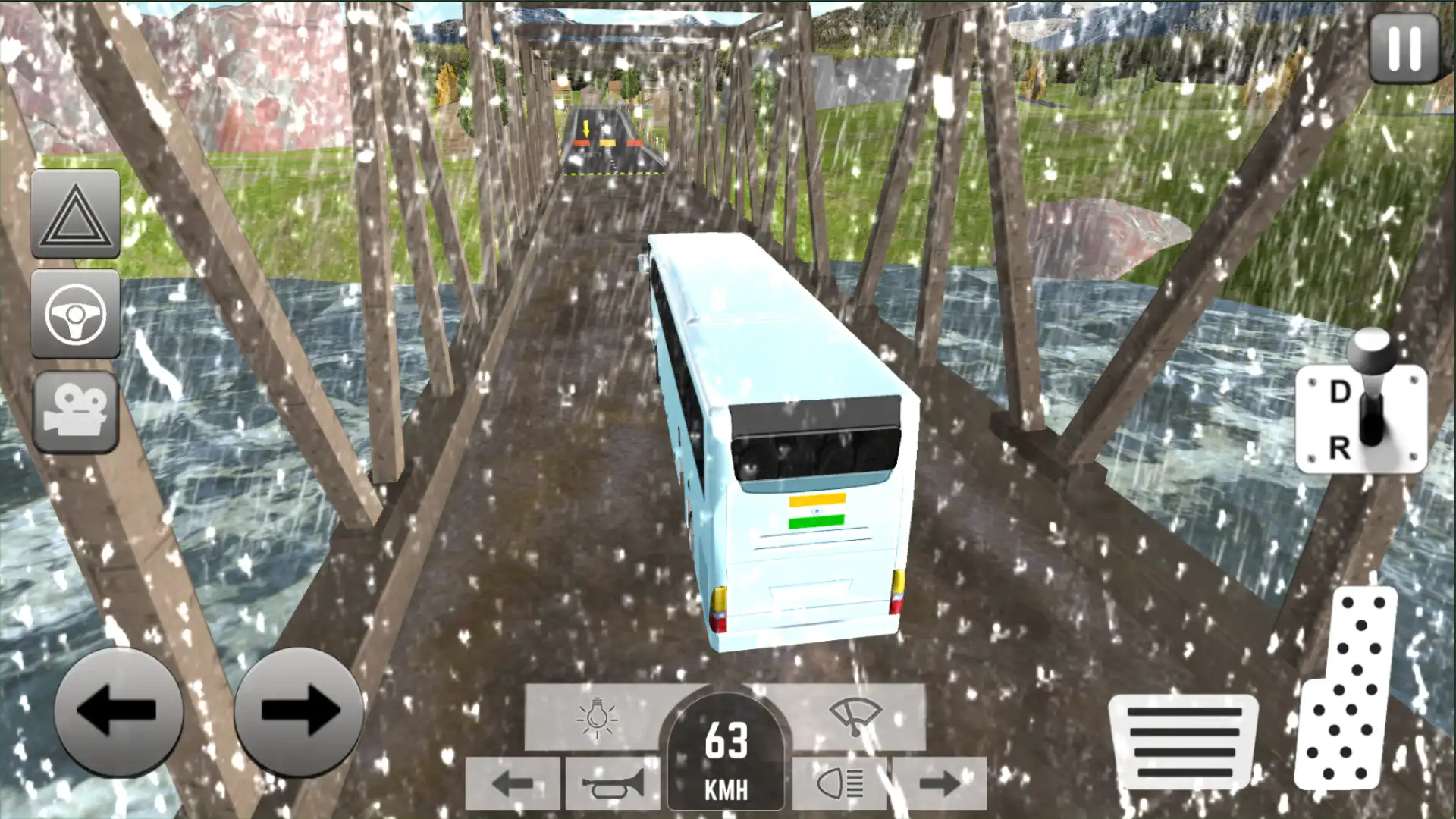Steer right with the right arrow
Image resolution: width=1456 pixels, height=819 pixels.
(x=299, y=711)
